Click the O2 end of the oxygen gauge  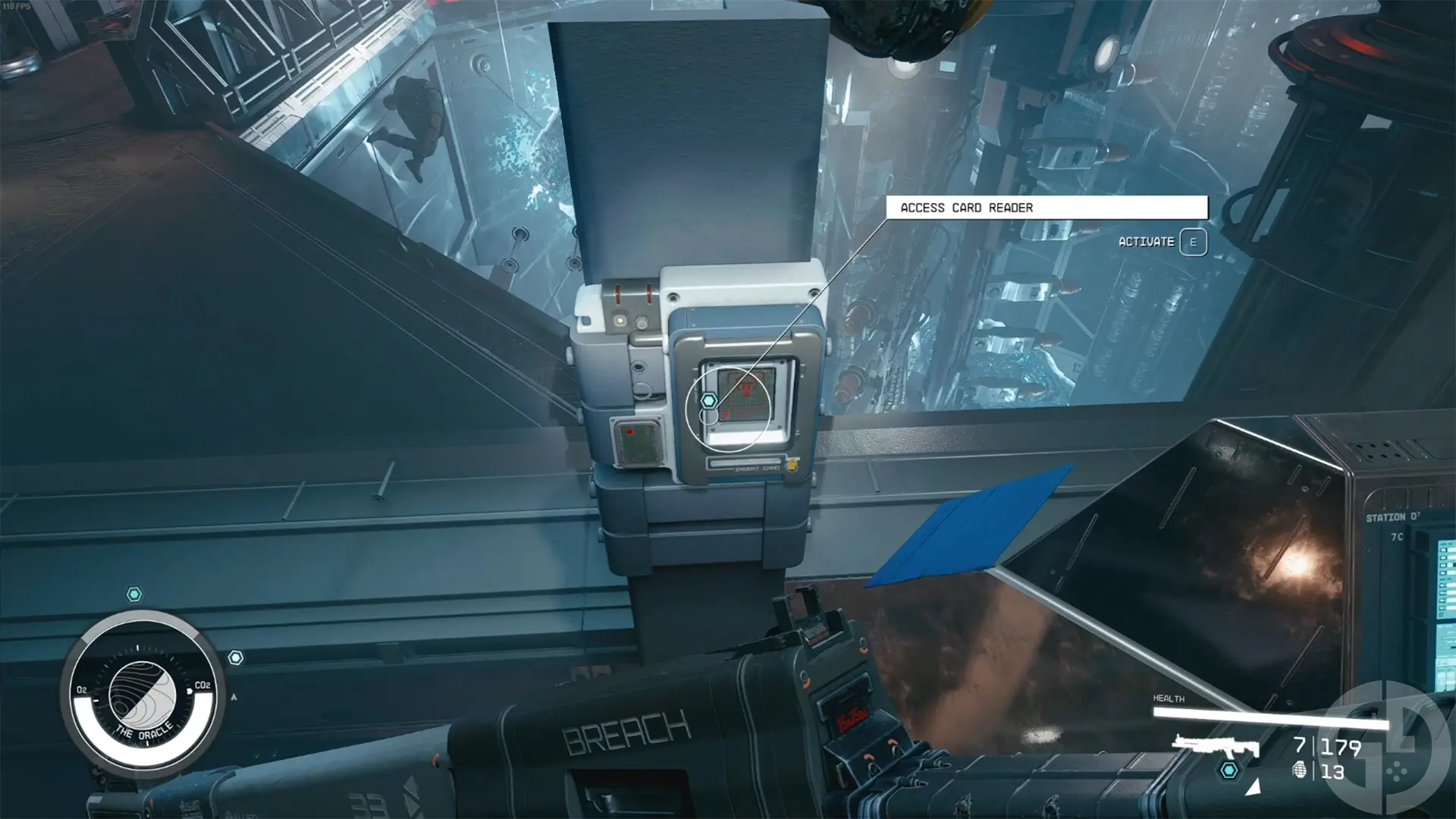(x=82, y=691)
